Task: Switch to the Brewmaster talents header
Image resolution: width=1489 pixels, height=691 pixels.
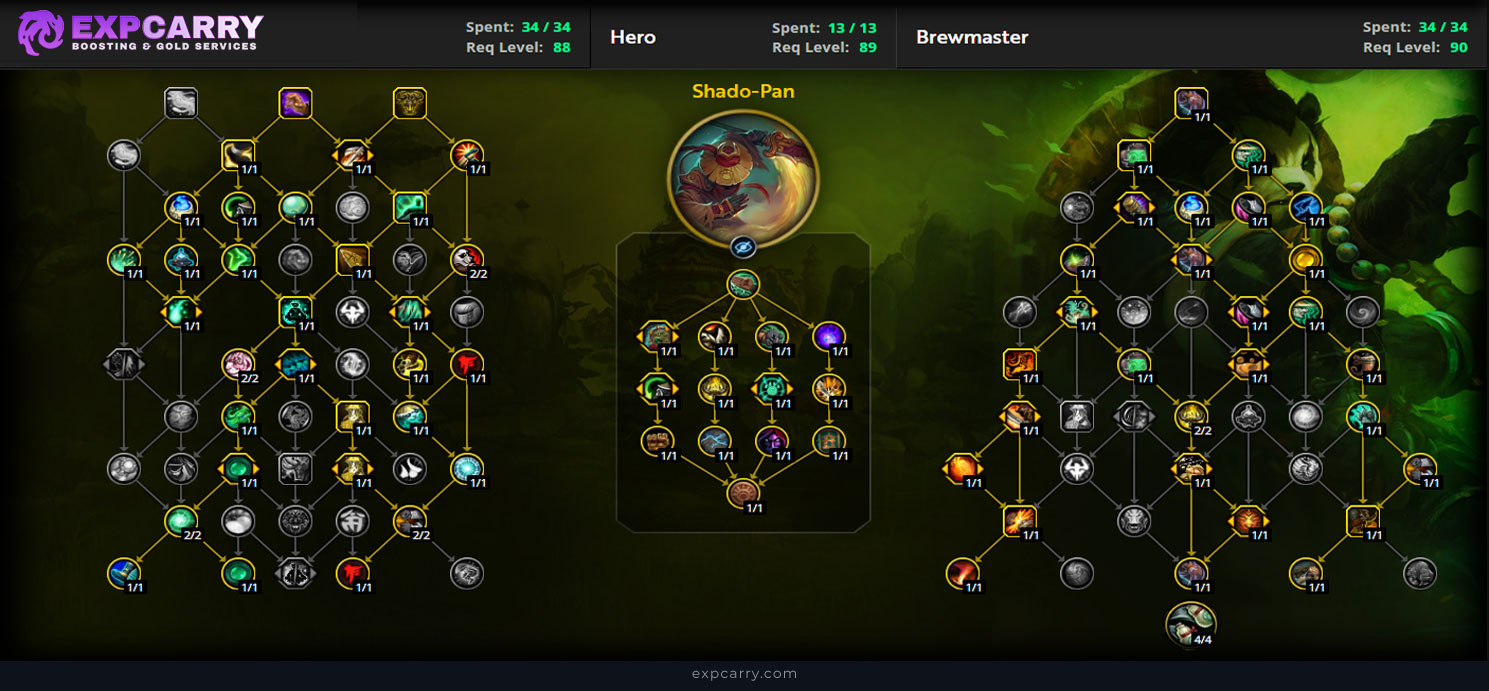Action: [x=972, y=38]
